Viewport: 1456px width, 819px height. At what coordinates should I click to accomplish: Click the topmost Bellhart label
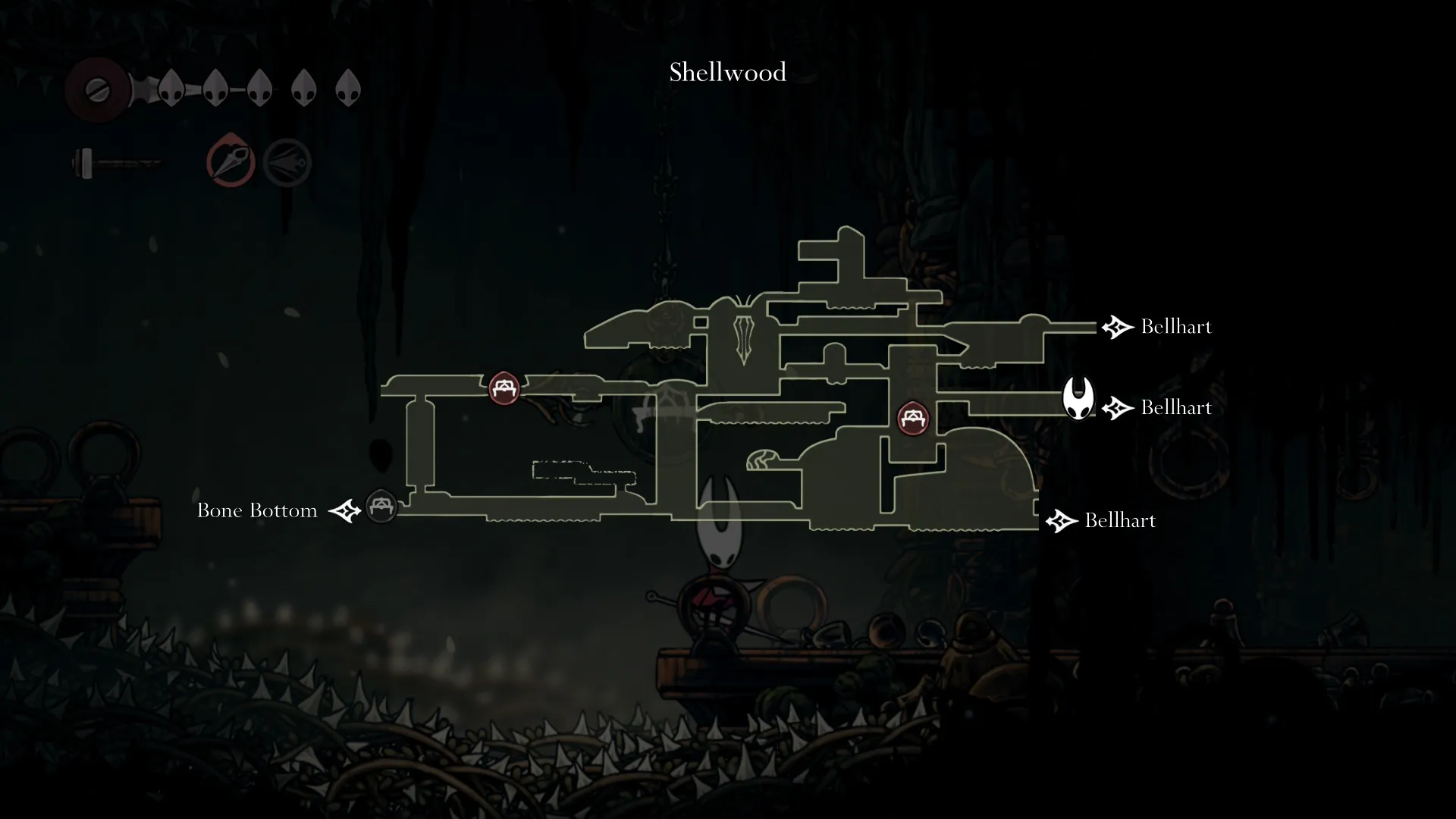pos(1175,328)
